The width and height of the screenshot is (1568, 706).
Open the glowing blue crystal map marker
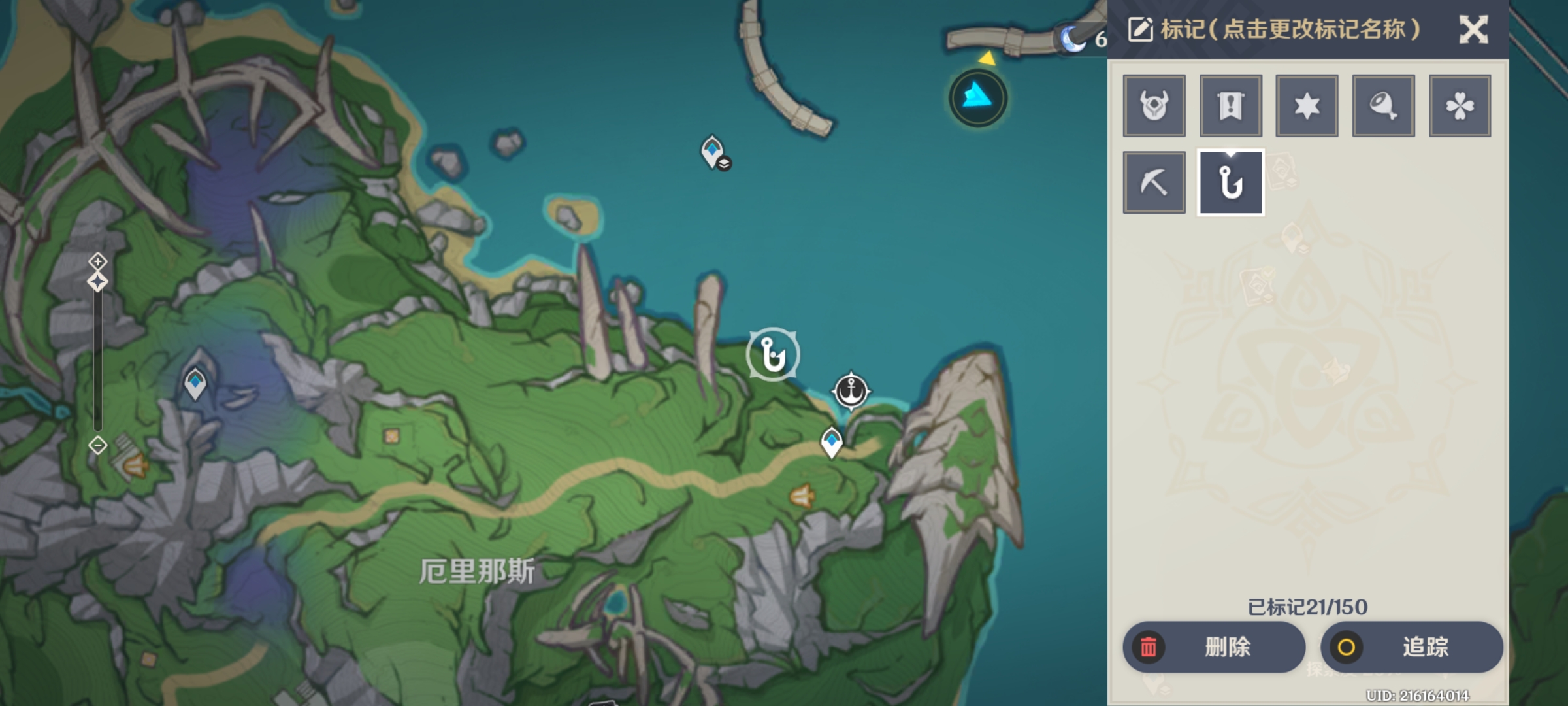[x=977, y=98]
